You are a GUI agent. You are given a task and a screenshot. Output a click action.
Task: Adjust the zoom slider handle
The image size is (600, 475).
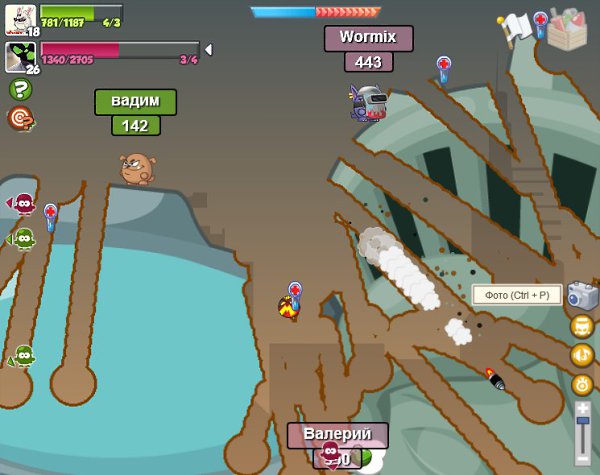click(x=583, y=423)
